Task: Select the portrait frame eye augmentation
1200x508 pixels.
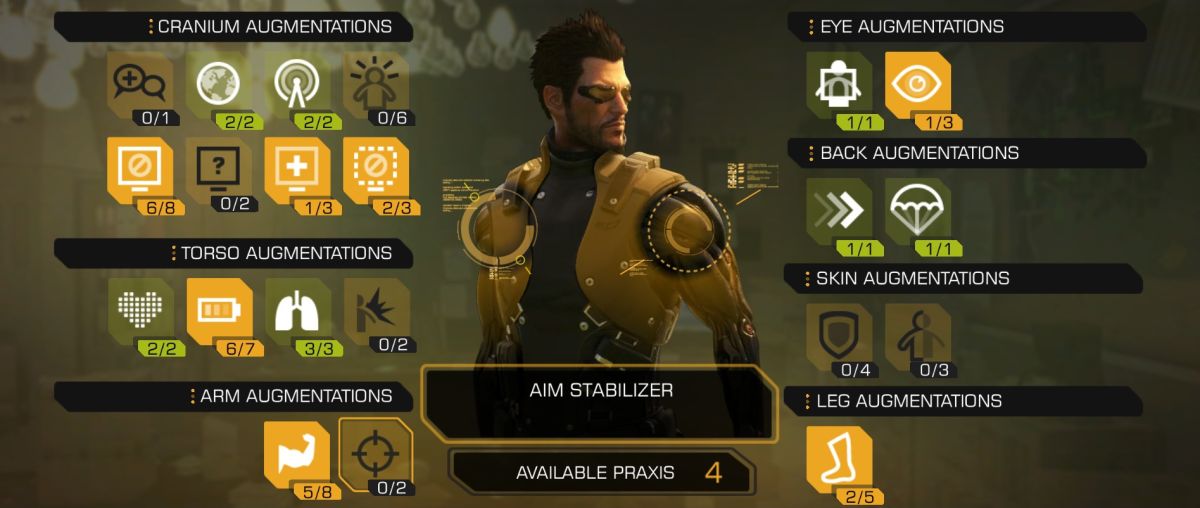Action: click(838, 85)
